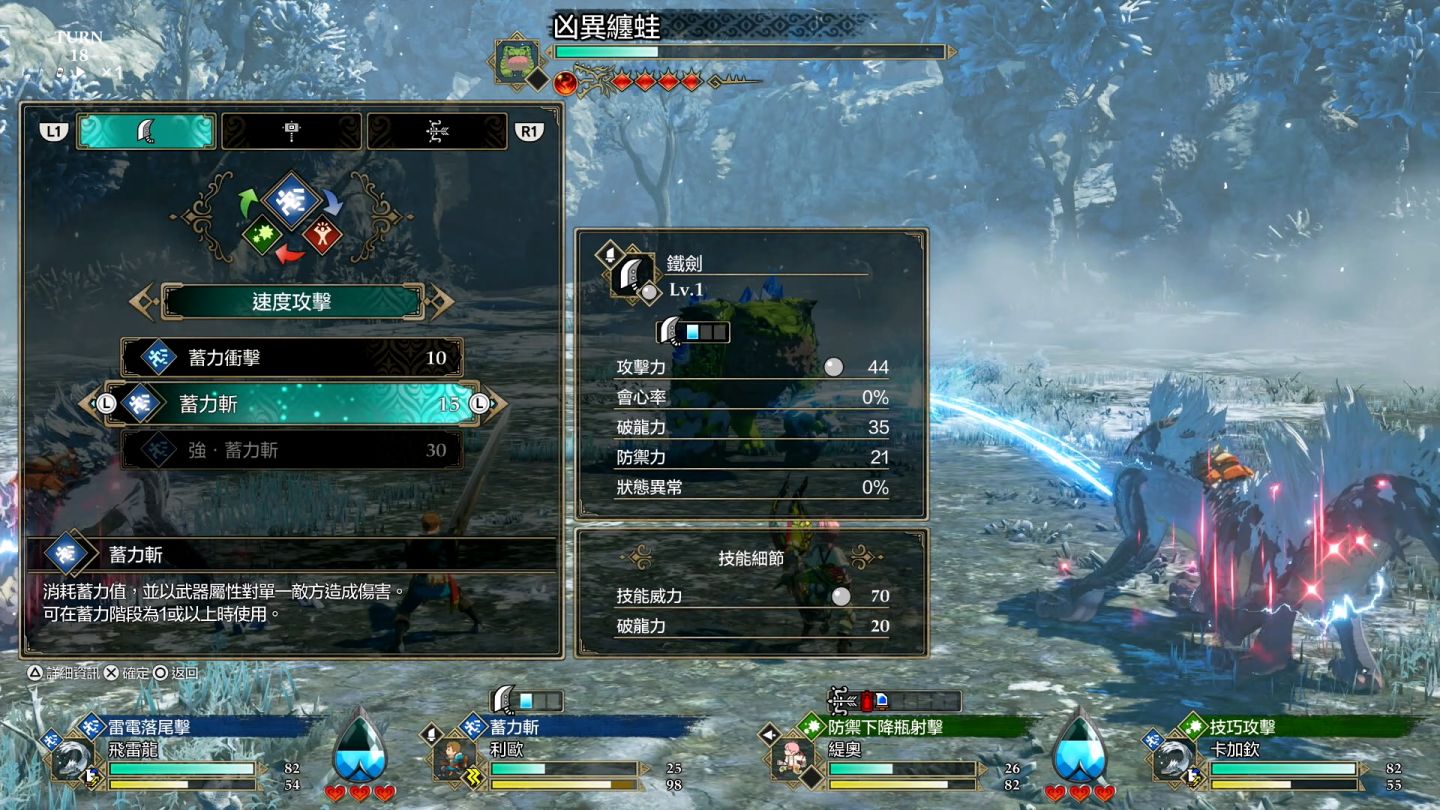Image resolution: width=1440 pixels, height=810 pixels.
Task: Confirm the highlighted 蓄力斬 skill
Action: pyautogui.click(x=292, y=404)
